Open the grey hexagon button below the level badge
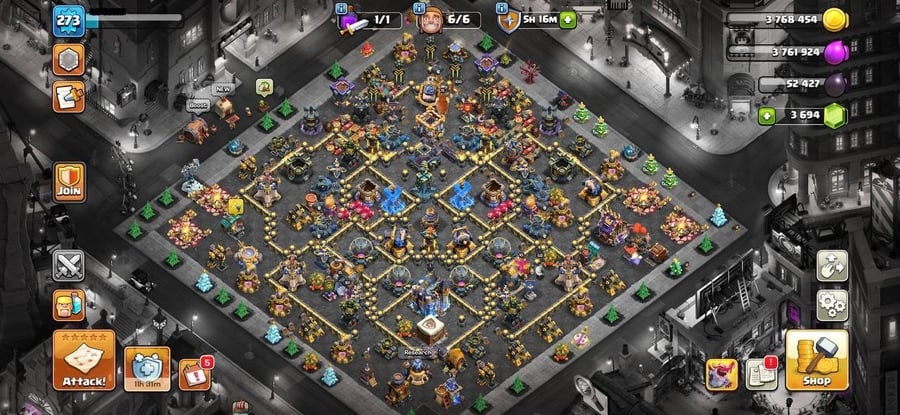Viewport: 900px width, 415px height. coord(68,57)
